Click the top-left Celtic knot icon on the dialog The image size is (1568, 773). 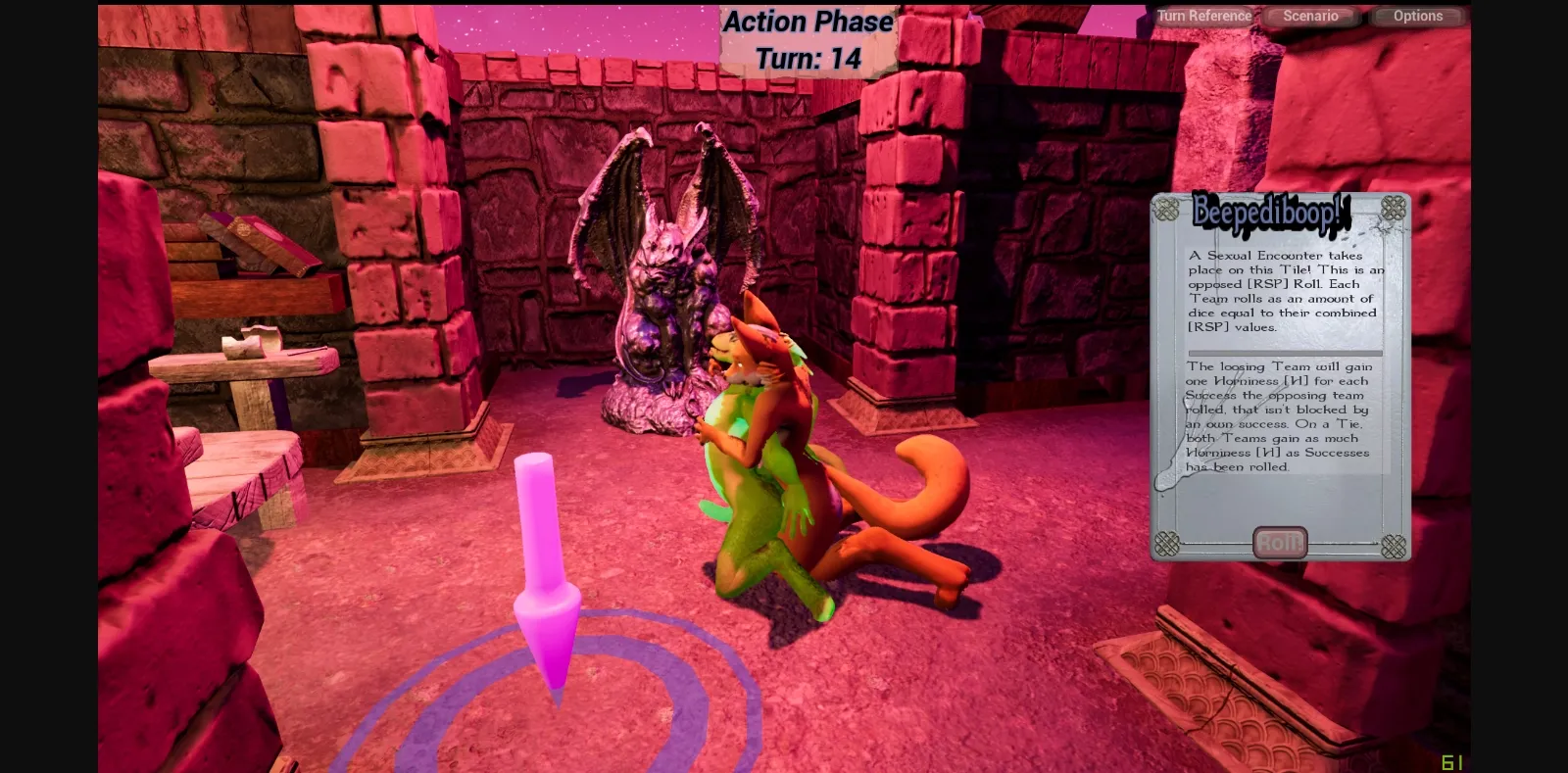pyautogui.click(x=1165, y=207)
